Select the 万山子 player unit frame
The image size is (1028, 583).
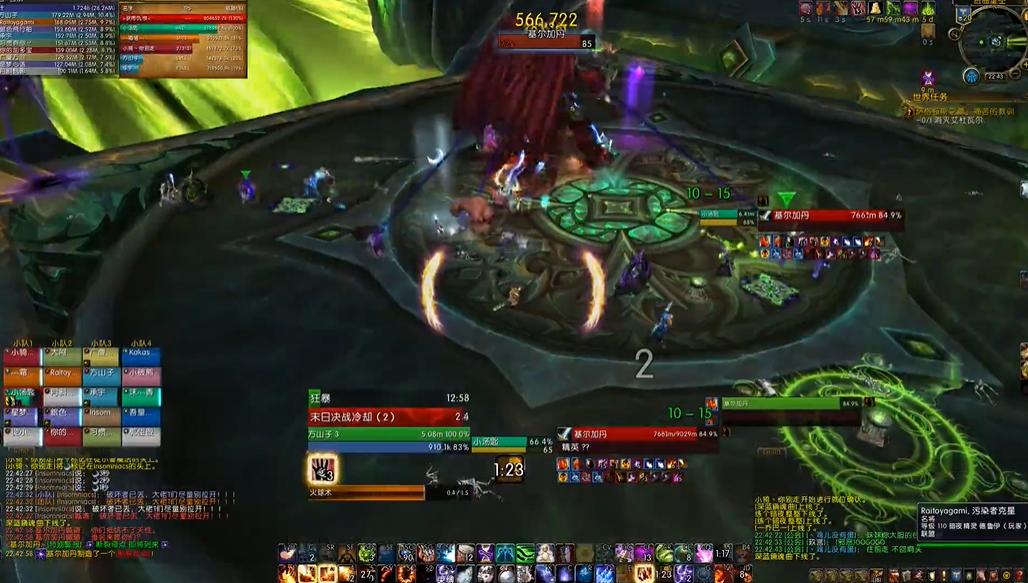[x=388, y=434]
